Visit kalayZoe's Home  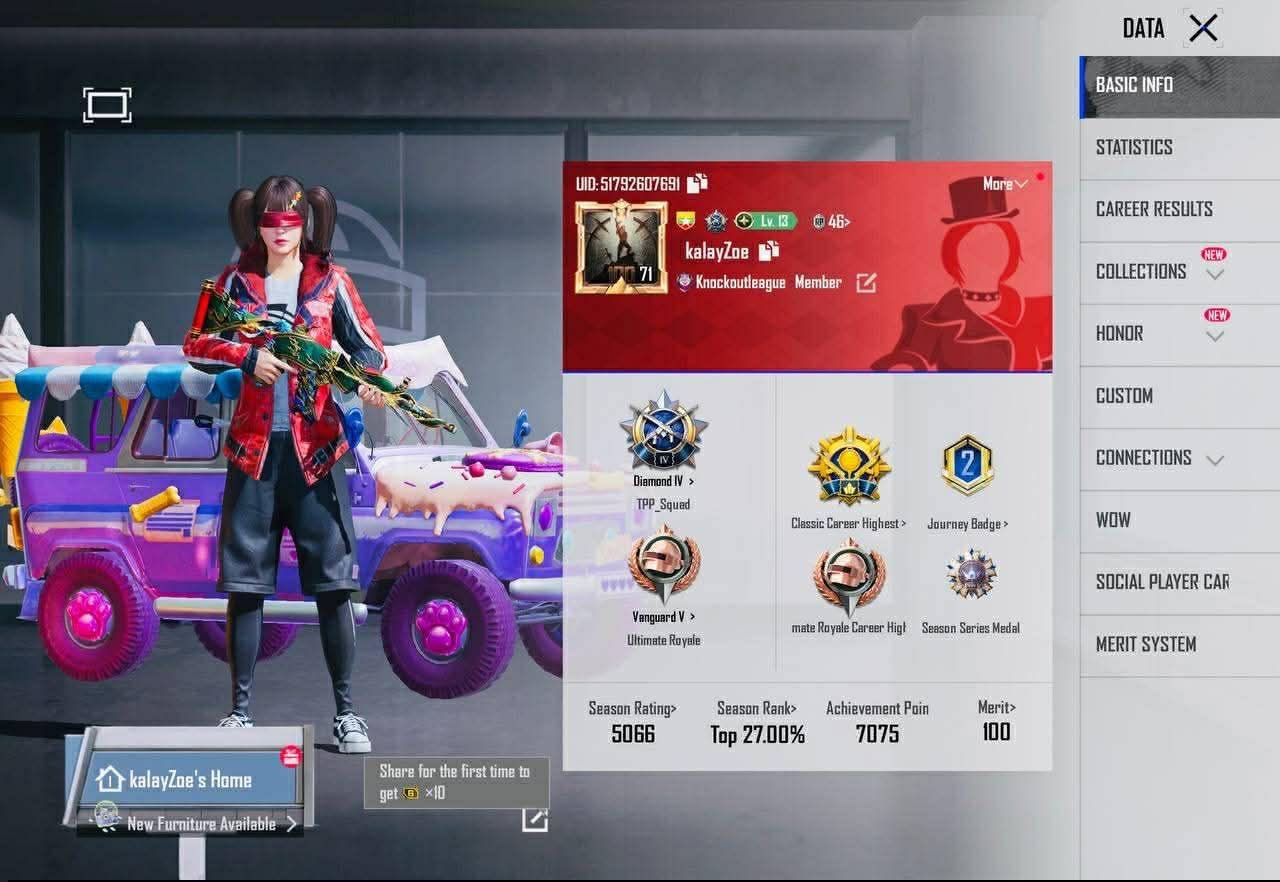[x=189, y=779]
